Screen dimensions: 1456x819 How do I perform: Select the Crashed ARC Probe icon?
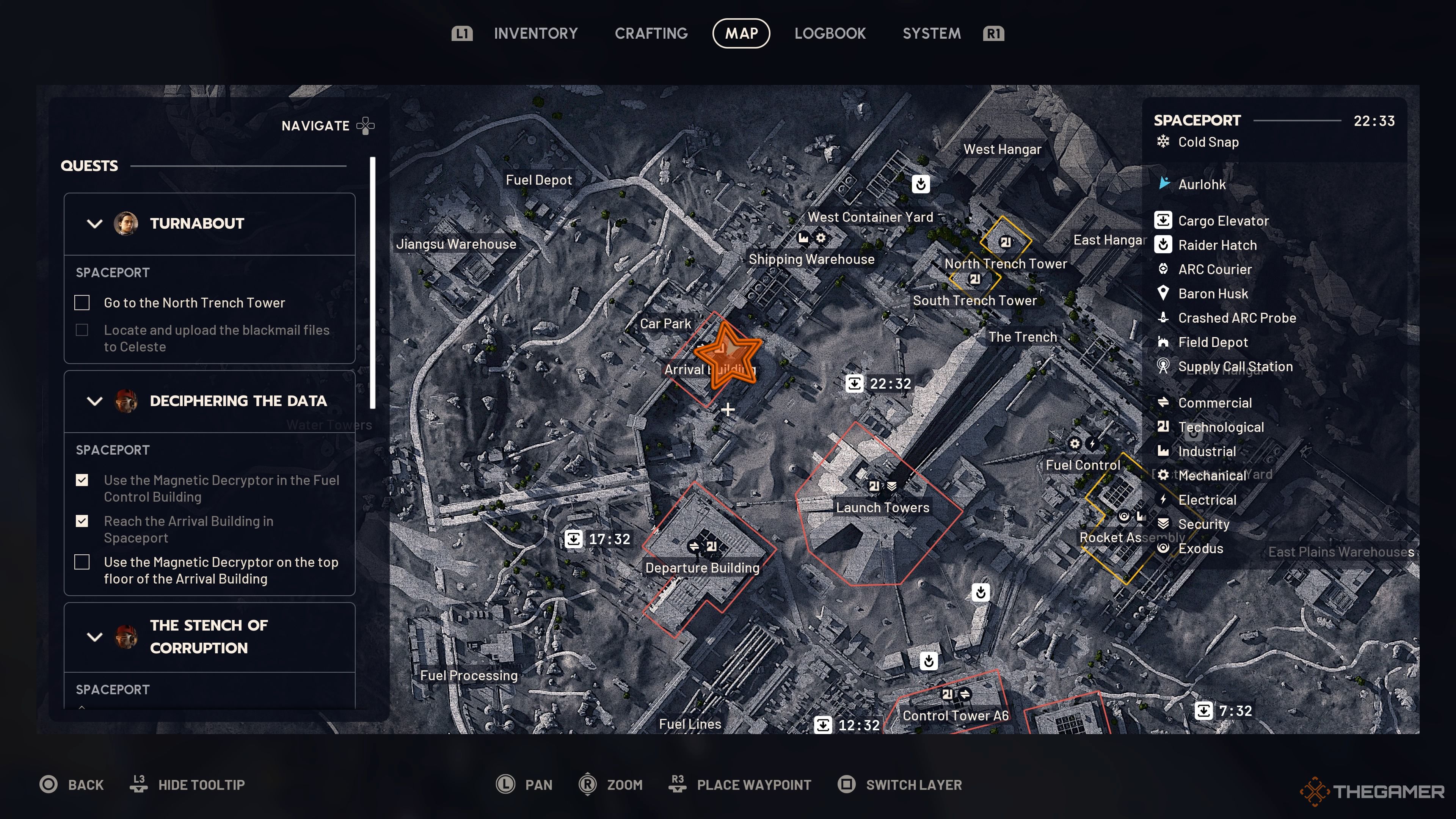click(x=1163, y=318)
